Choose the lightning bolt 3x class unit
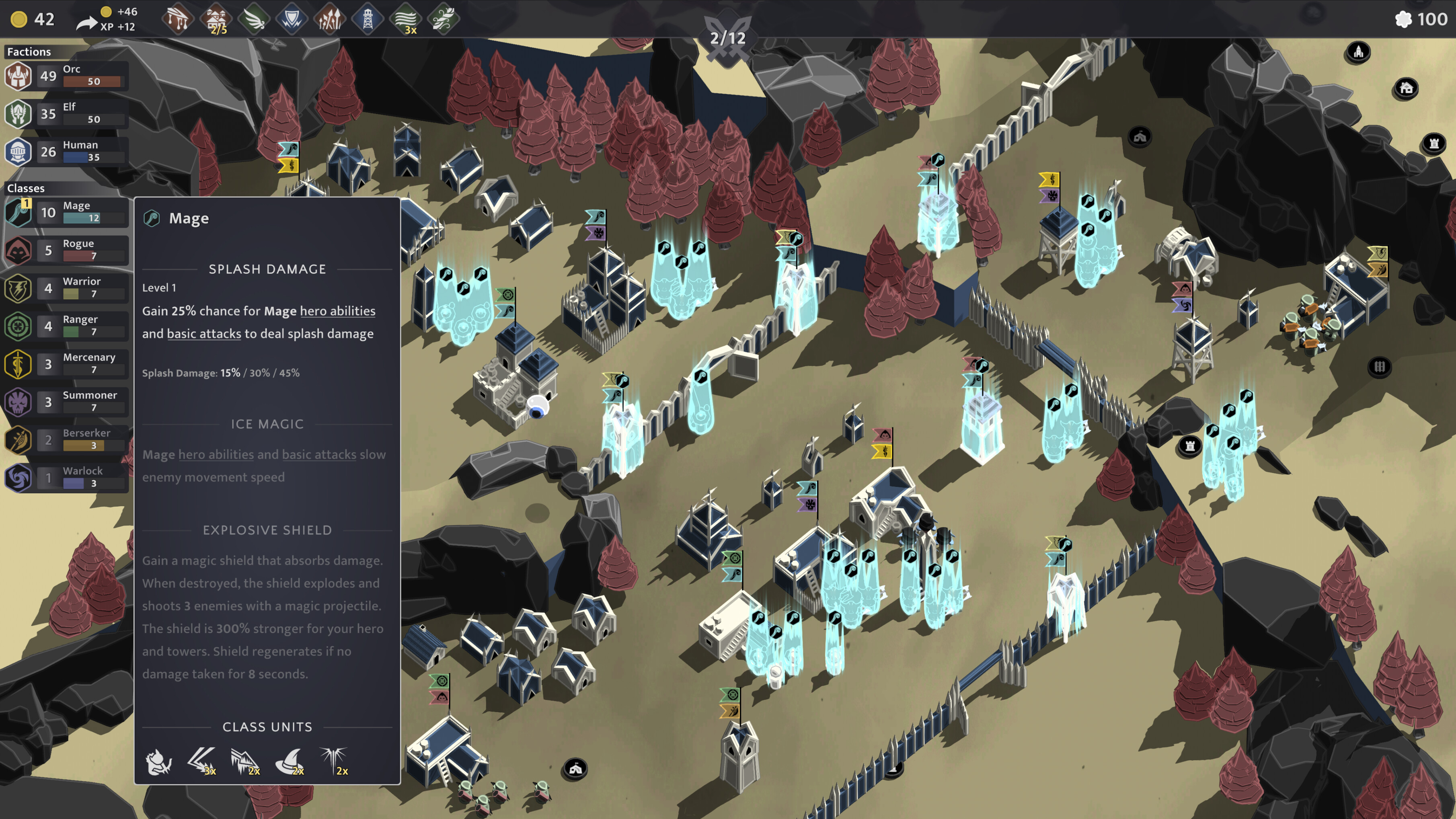 202,762
